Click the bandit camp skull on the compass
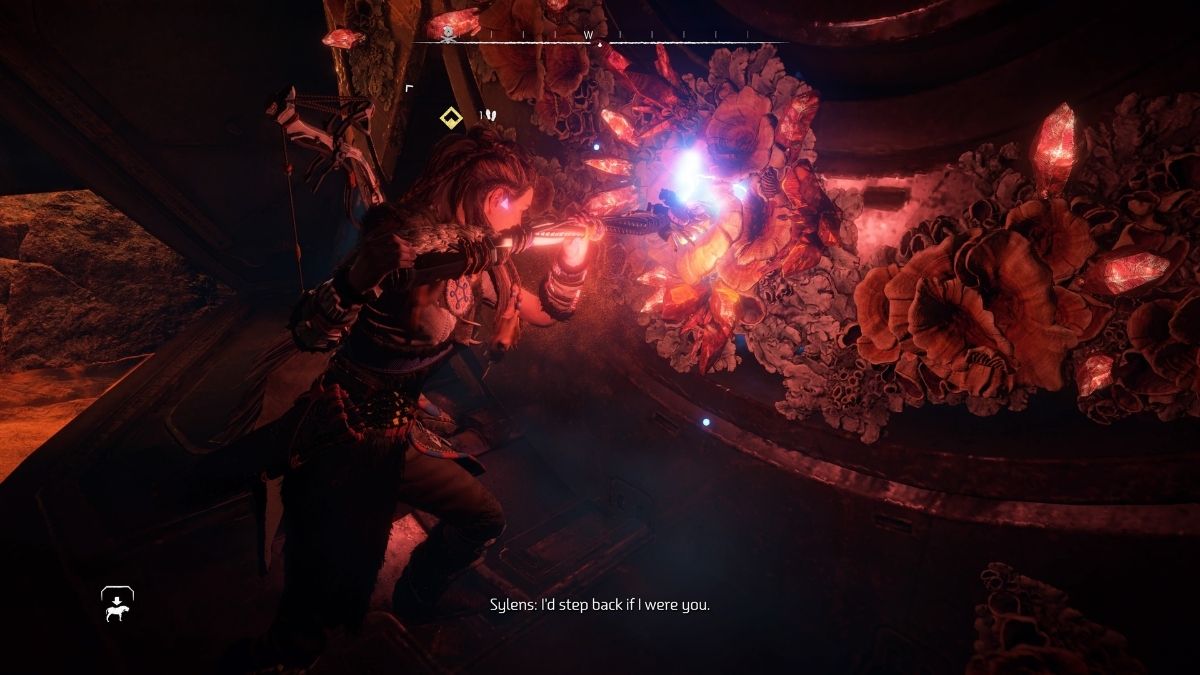 [449, 34]
